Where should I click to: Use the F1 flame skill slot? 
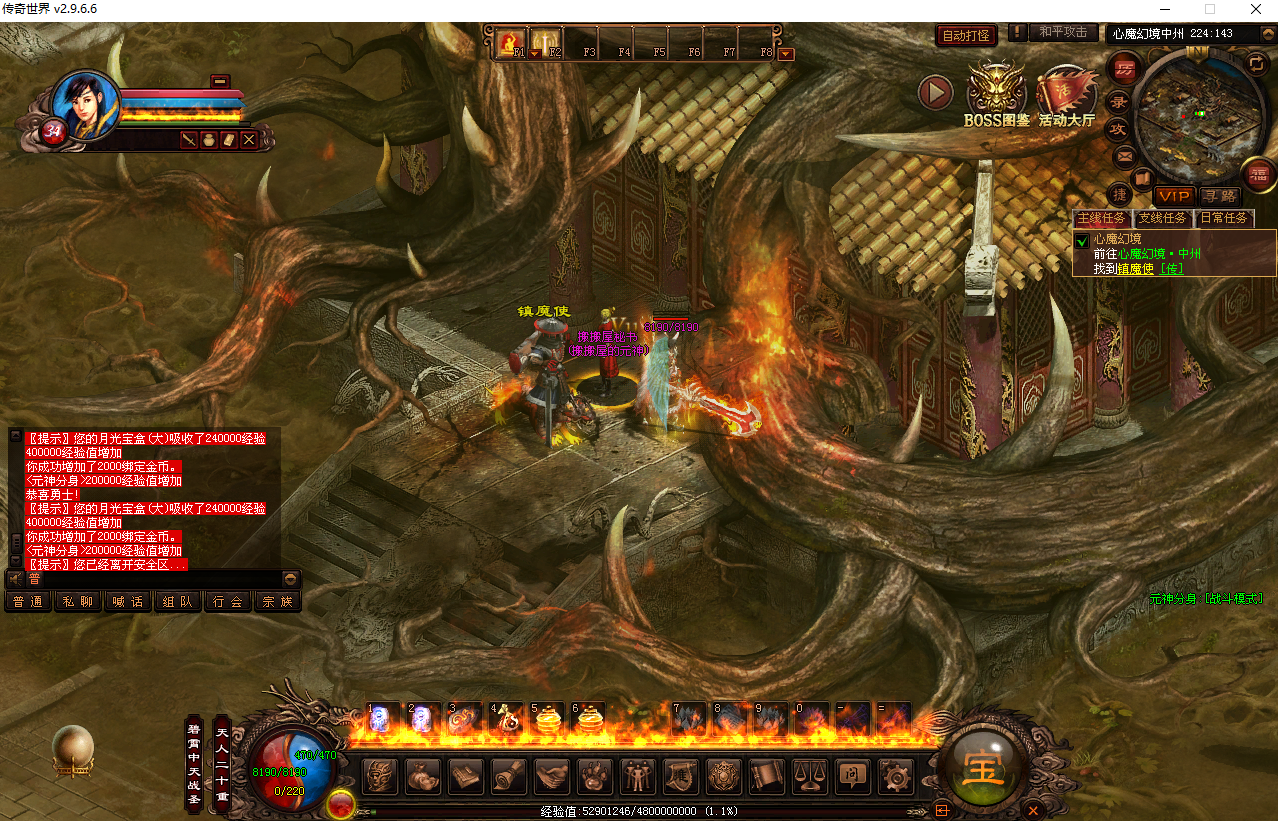[511, 43]
